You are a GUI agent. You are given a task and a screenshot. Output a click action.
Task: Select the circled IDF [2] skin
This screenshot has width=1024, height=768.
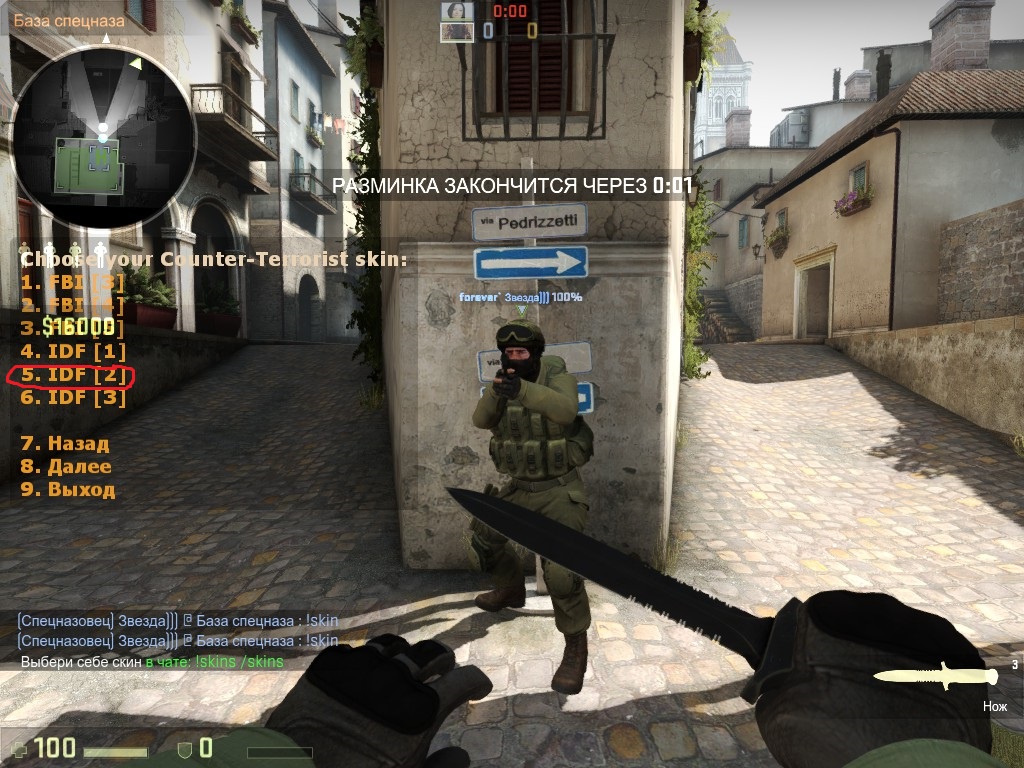click(x=73, y=375)
